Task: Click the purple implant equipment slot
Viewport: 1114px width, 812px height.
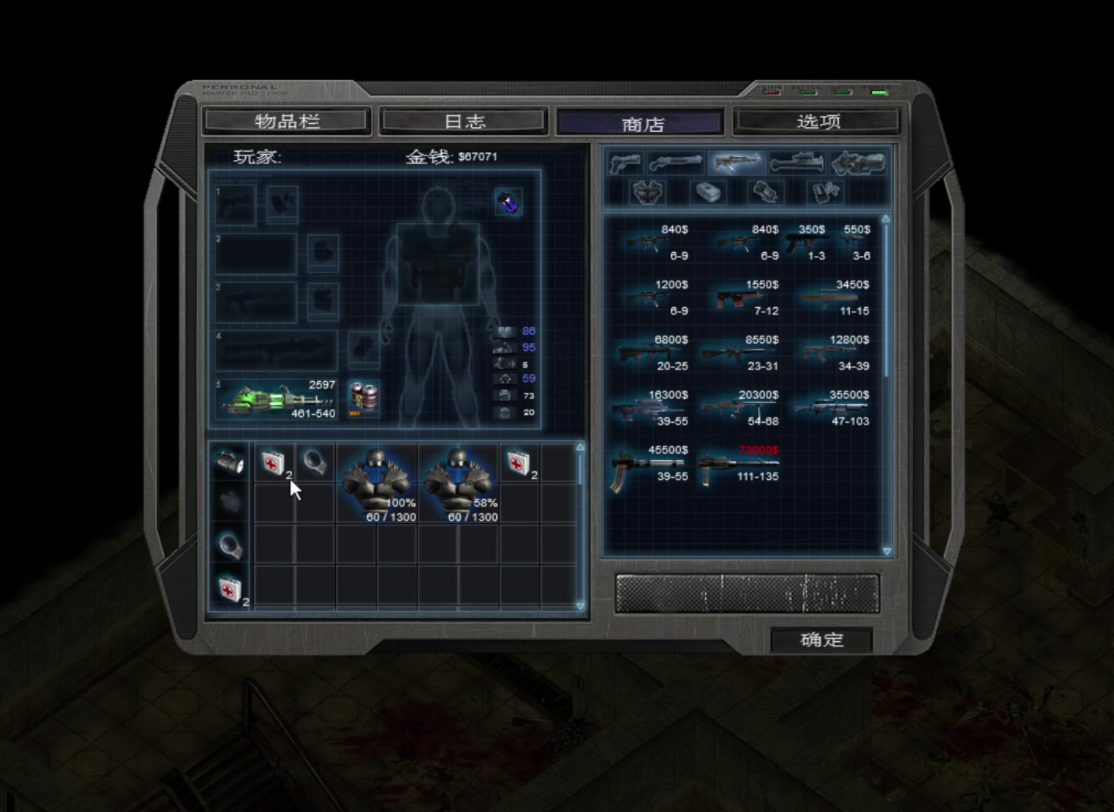Action: tap(509, 202)
